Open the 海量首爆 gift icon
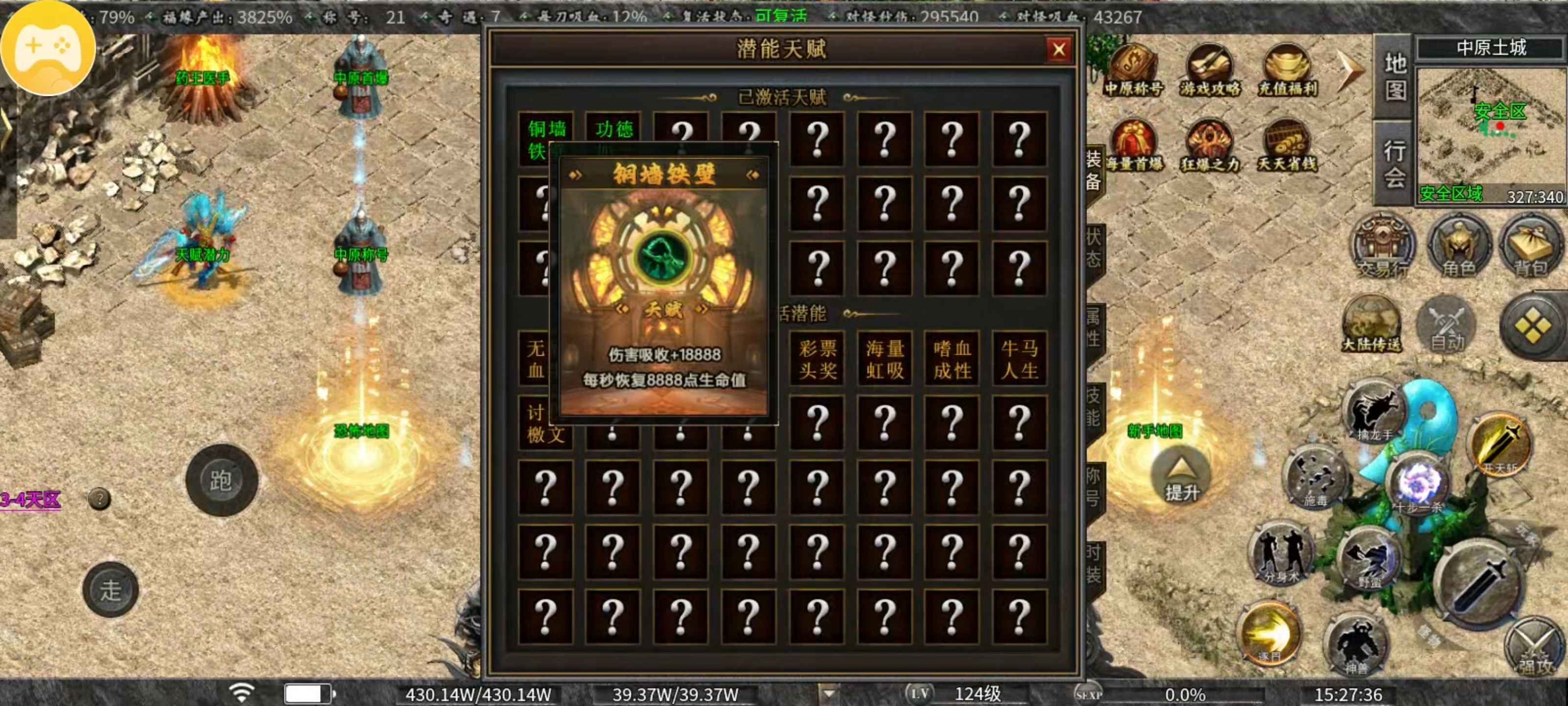1568x706 pixels. (1133, 146)
